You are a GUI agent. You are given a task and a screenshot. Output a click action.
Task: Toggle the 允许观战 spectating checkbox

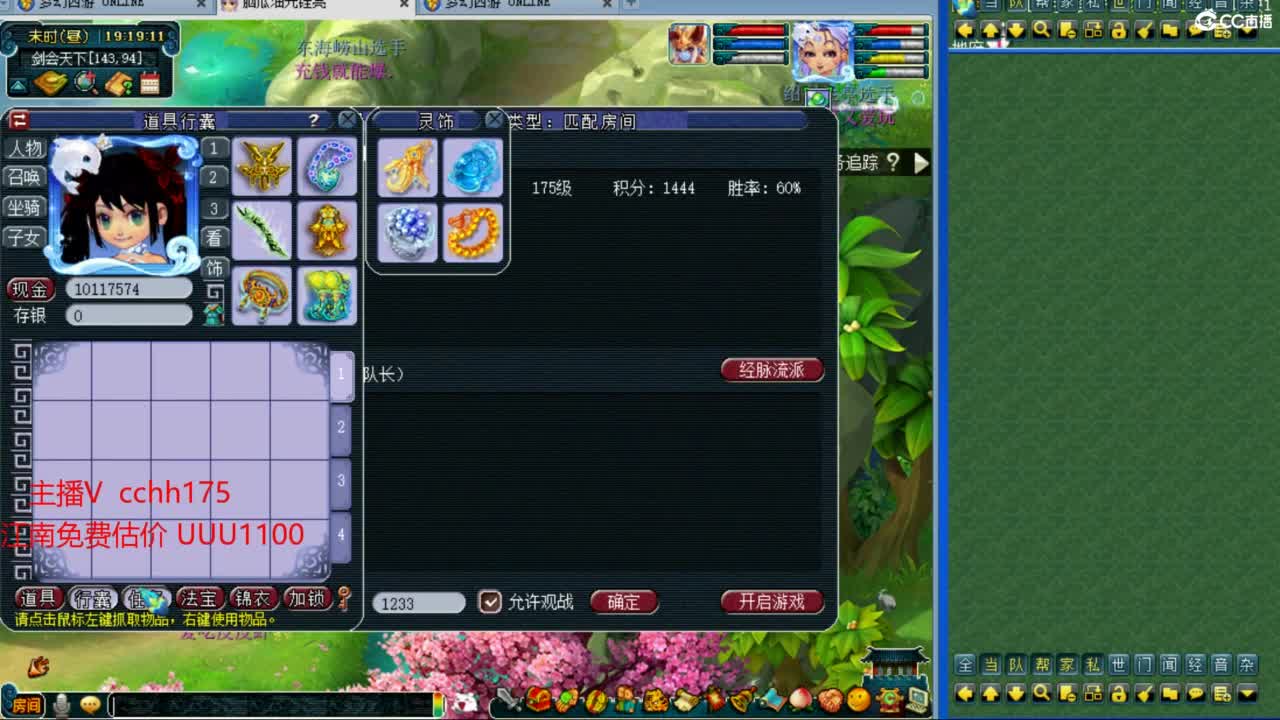click(x=489, y=602)
